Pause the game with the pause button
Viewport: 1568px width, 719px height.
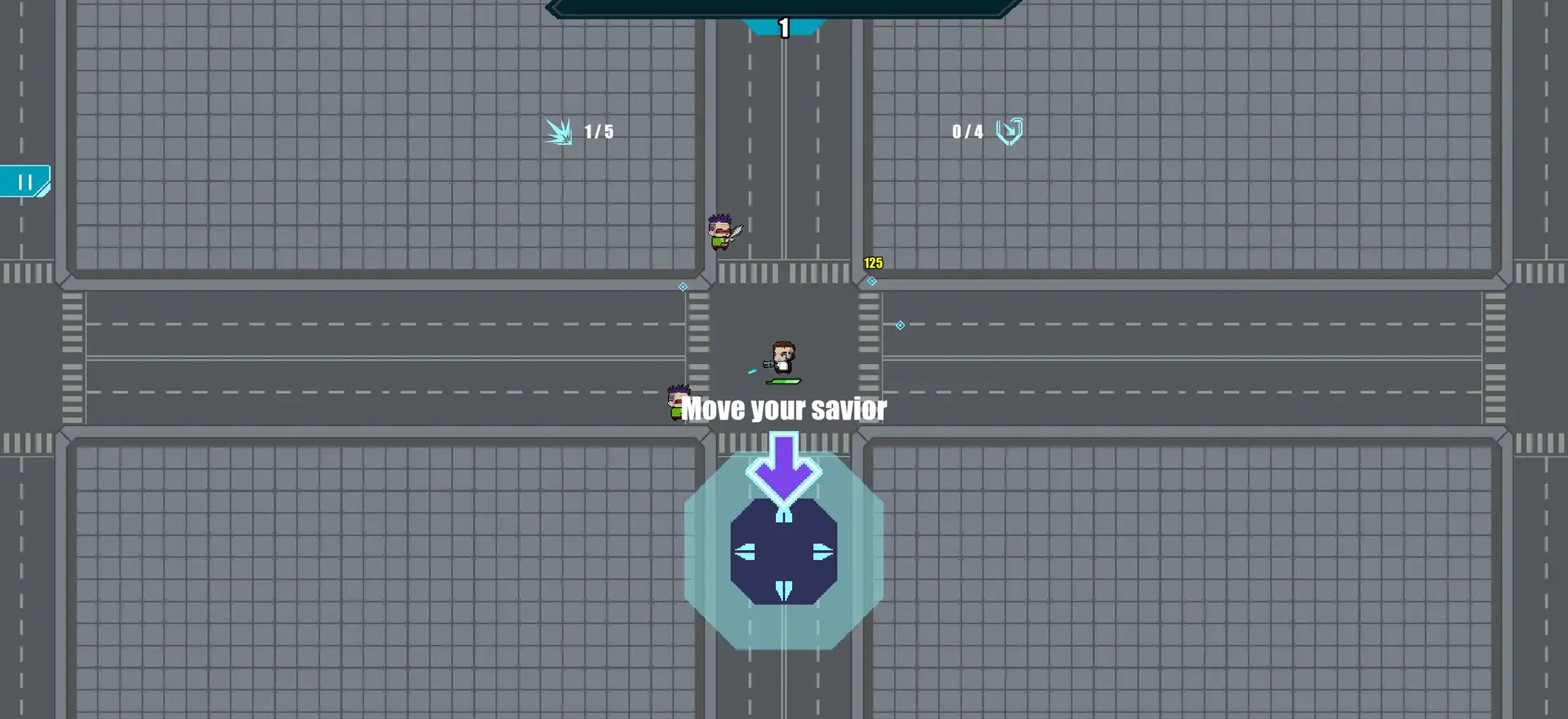pos(25,182)
